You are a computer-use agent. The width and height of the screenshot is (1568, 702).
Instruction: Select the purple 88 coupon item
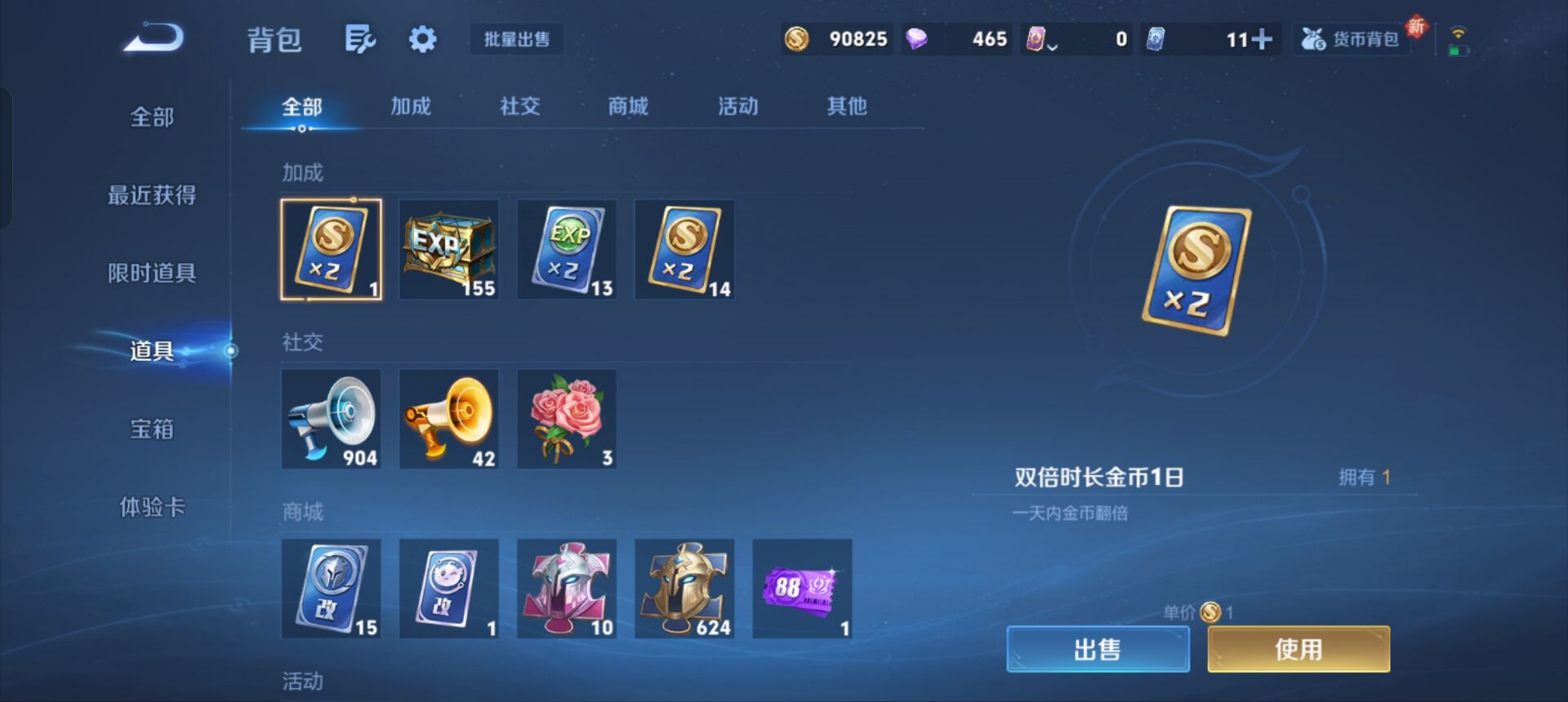802,588
